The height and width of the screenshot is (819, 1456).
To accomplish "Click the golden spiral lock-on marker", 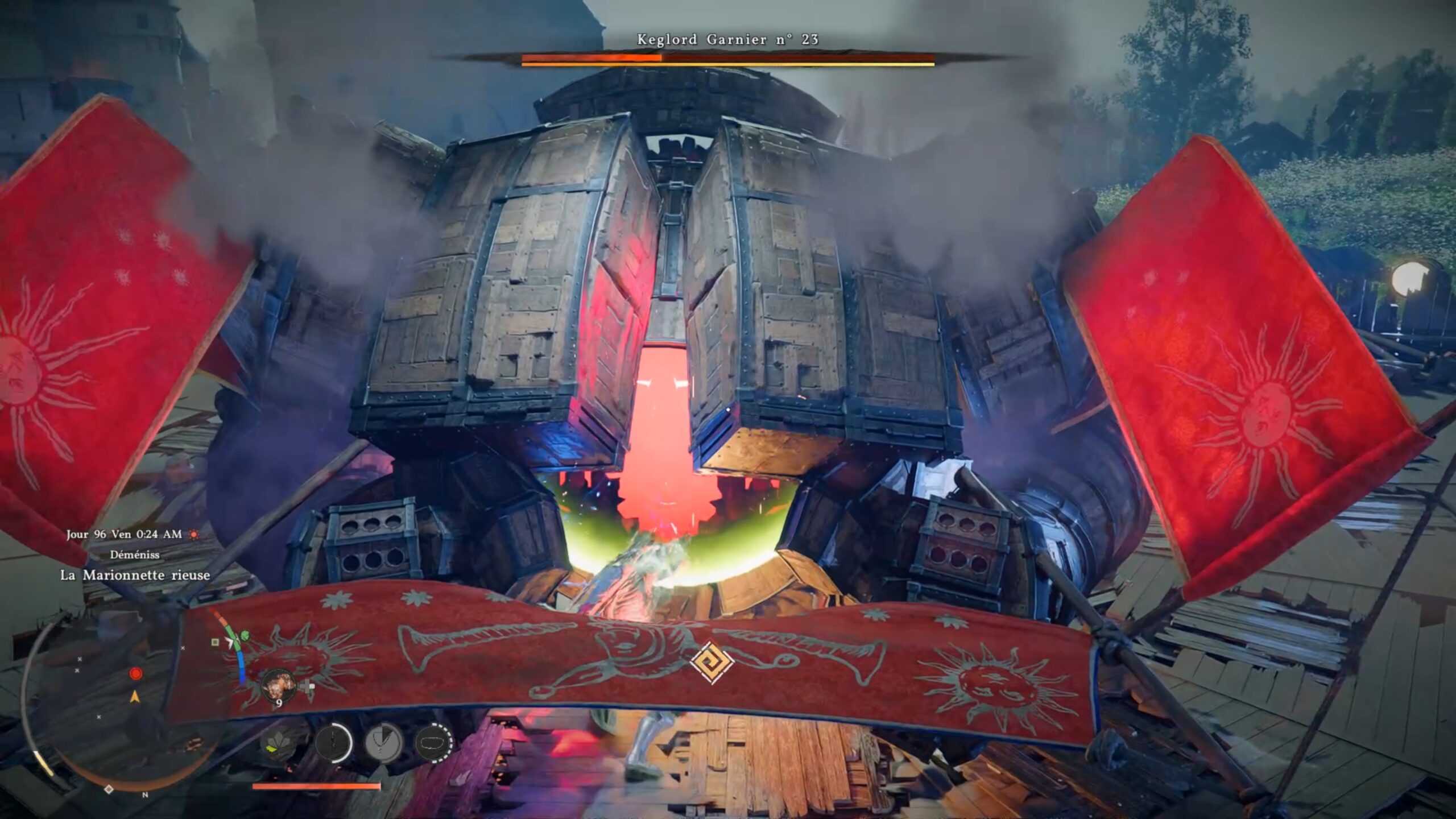I will click(x=711, y=661).
